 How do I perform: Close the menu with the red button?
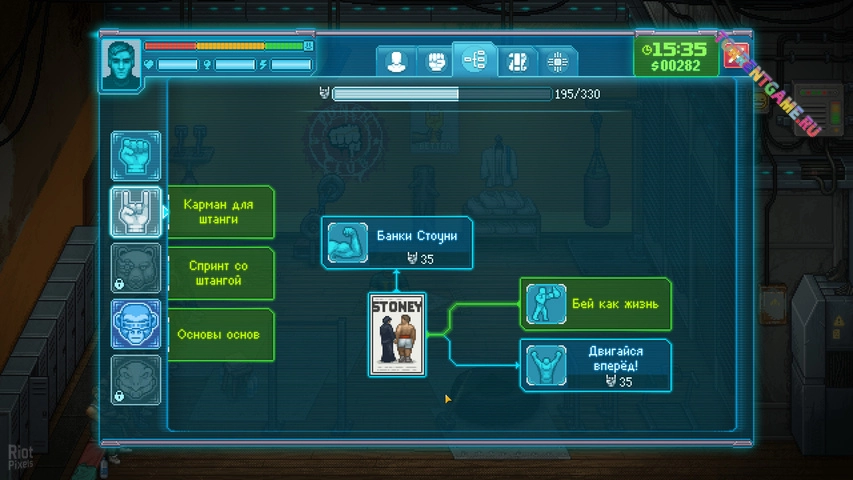pyautogui.click(x=736, y=56)
